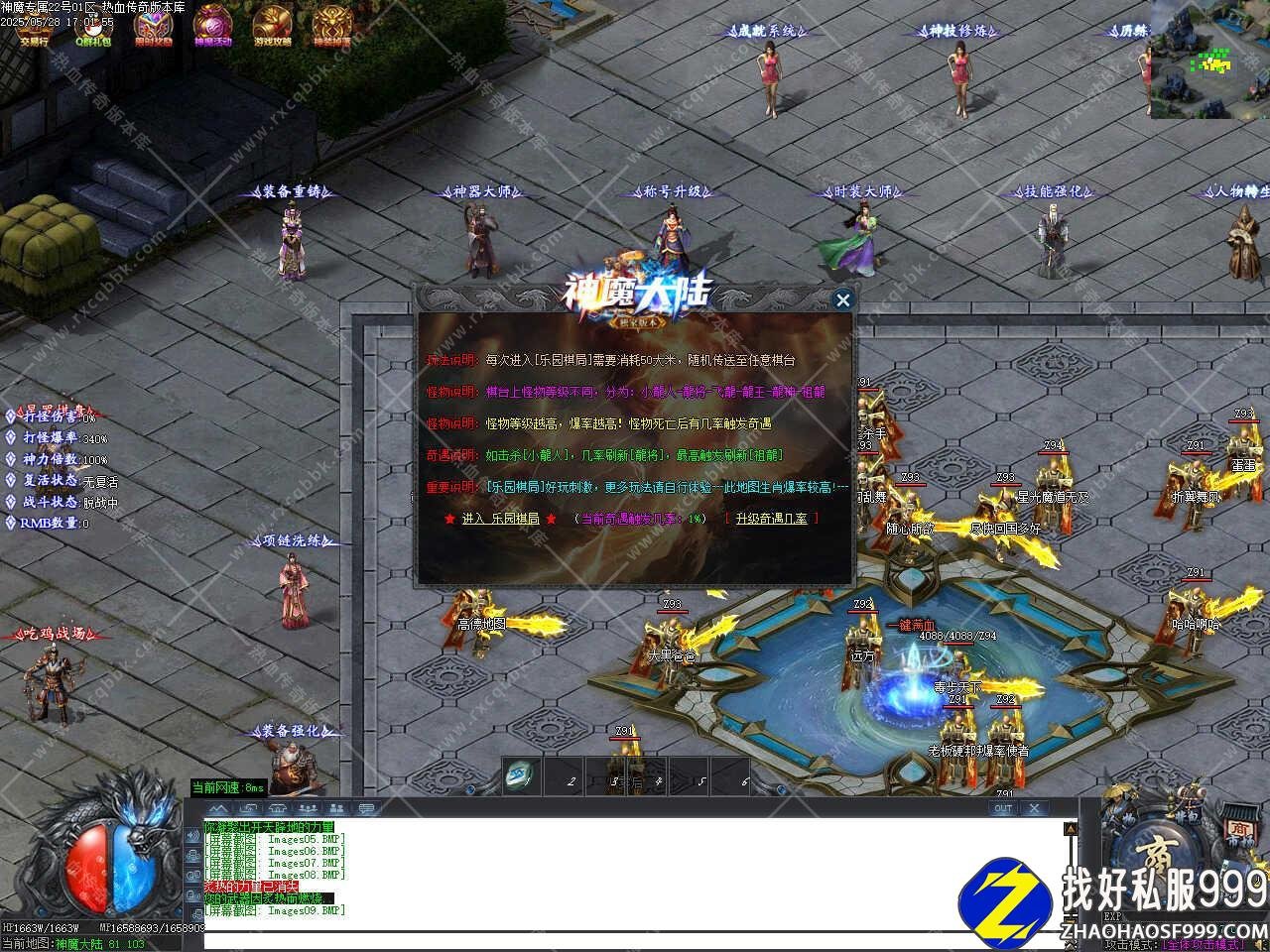Expand the chat with the up-arrow tab
1270x952 pixels.
click(x=217, y=808)
